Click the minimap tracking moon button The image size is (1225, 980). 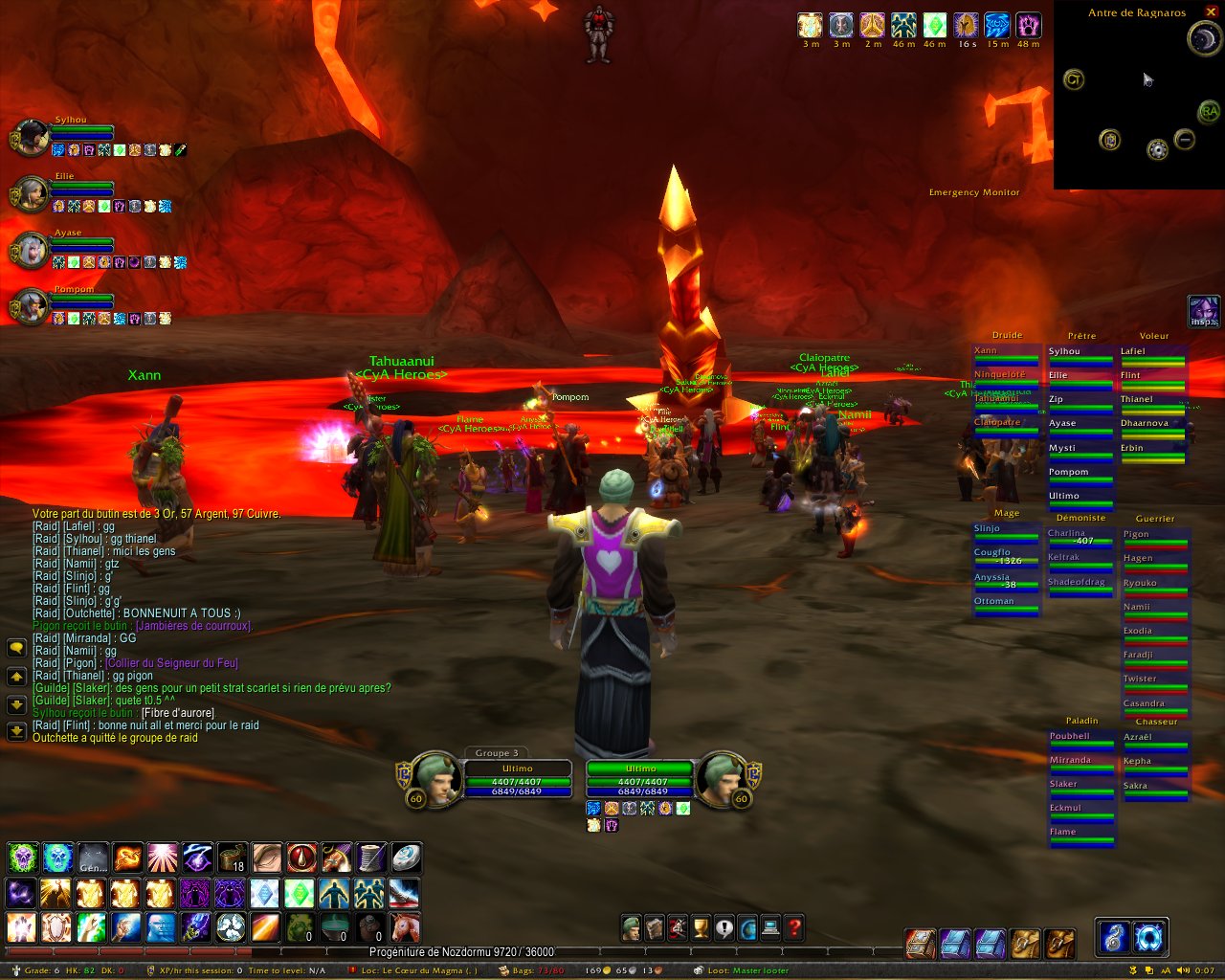point(1202,38)
